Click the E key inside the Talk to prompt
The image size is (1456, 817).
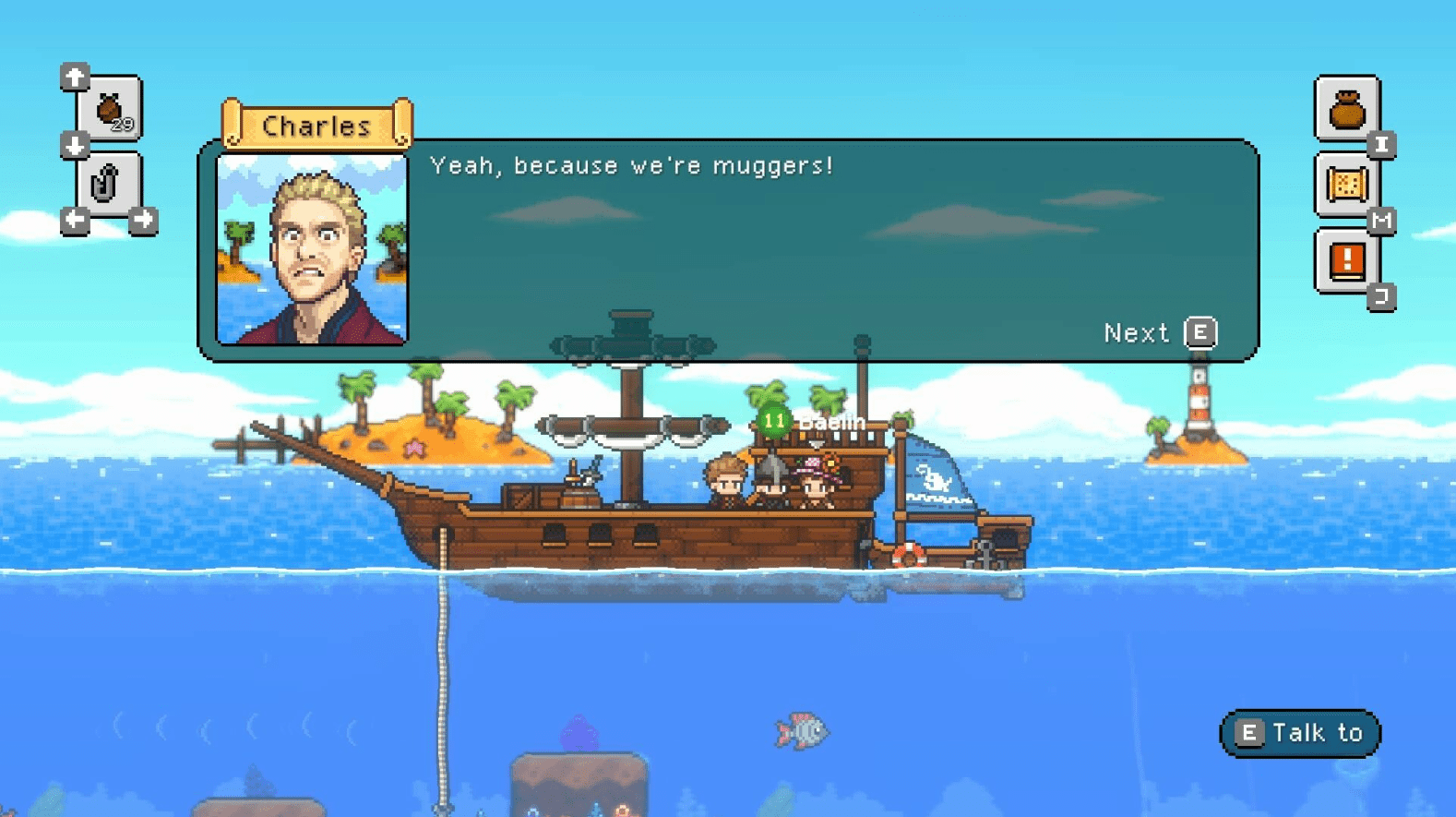pyautogui.click(x=1250, y=732)
